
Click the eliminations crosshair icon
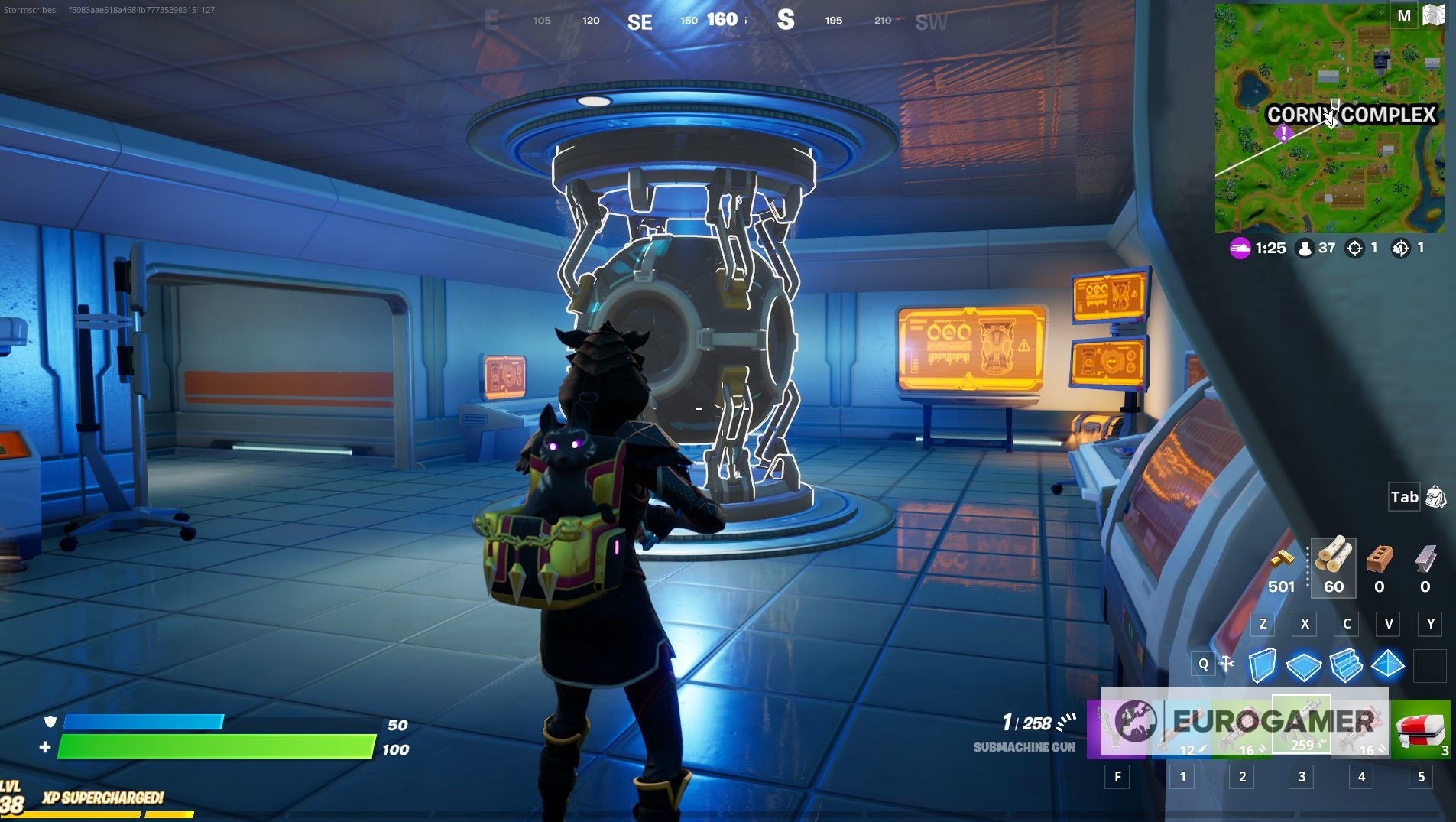[x=1355, y=248]
